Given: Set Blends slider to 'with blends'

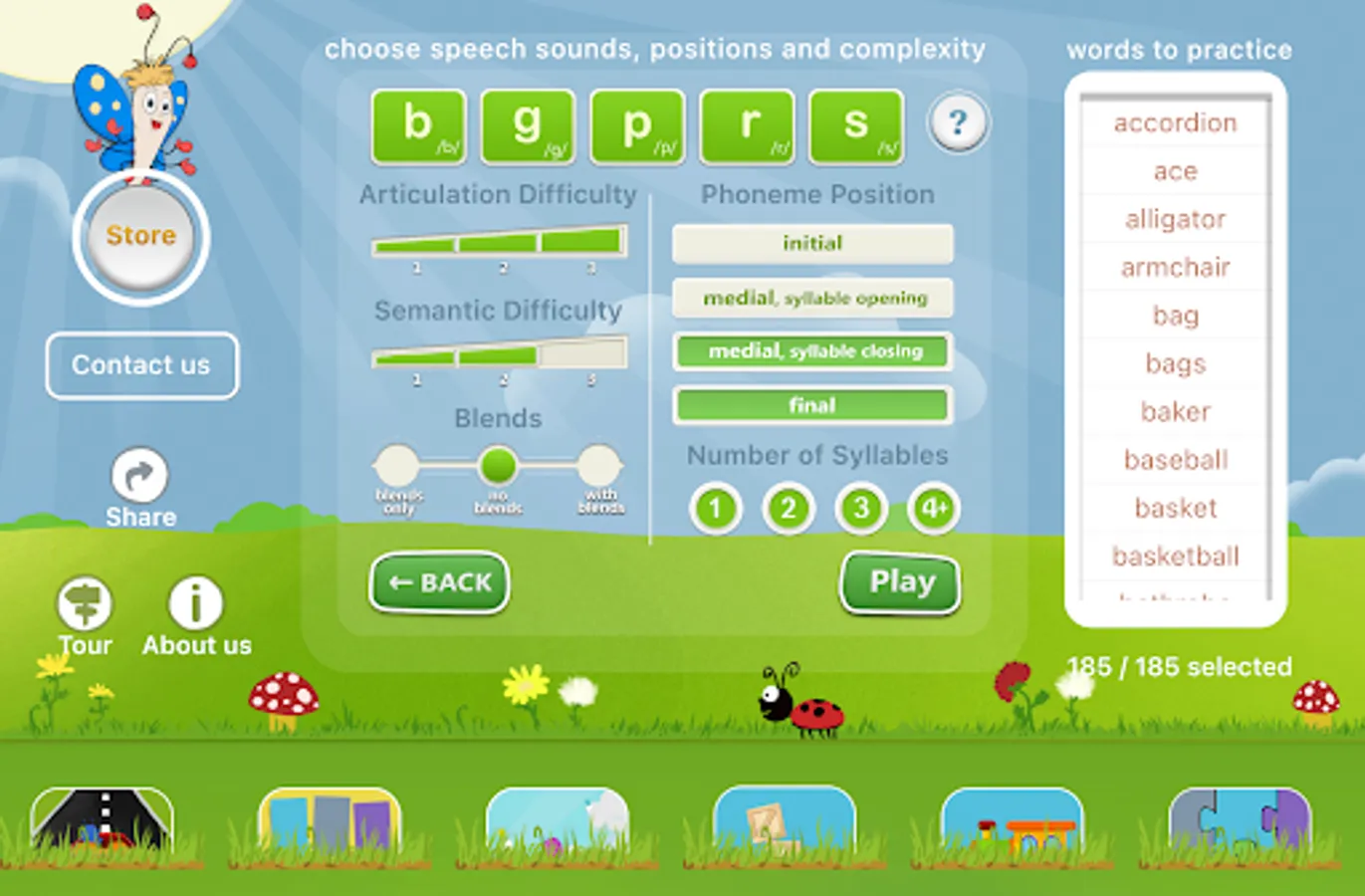Looking at the screenshot, I should point(598,465).
